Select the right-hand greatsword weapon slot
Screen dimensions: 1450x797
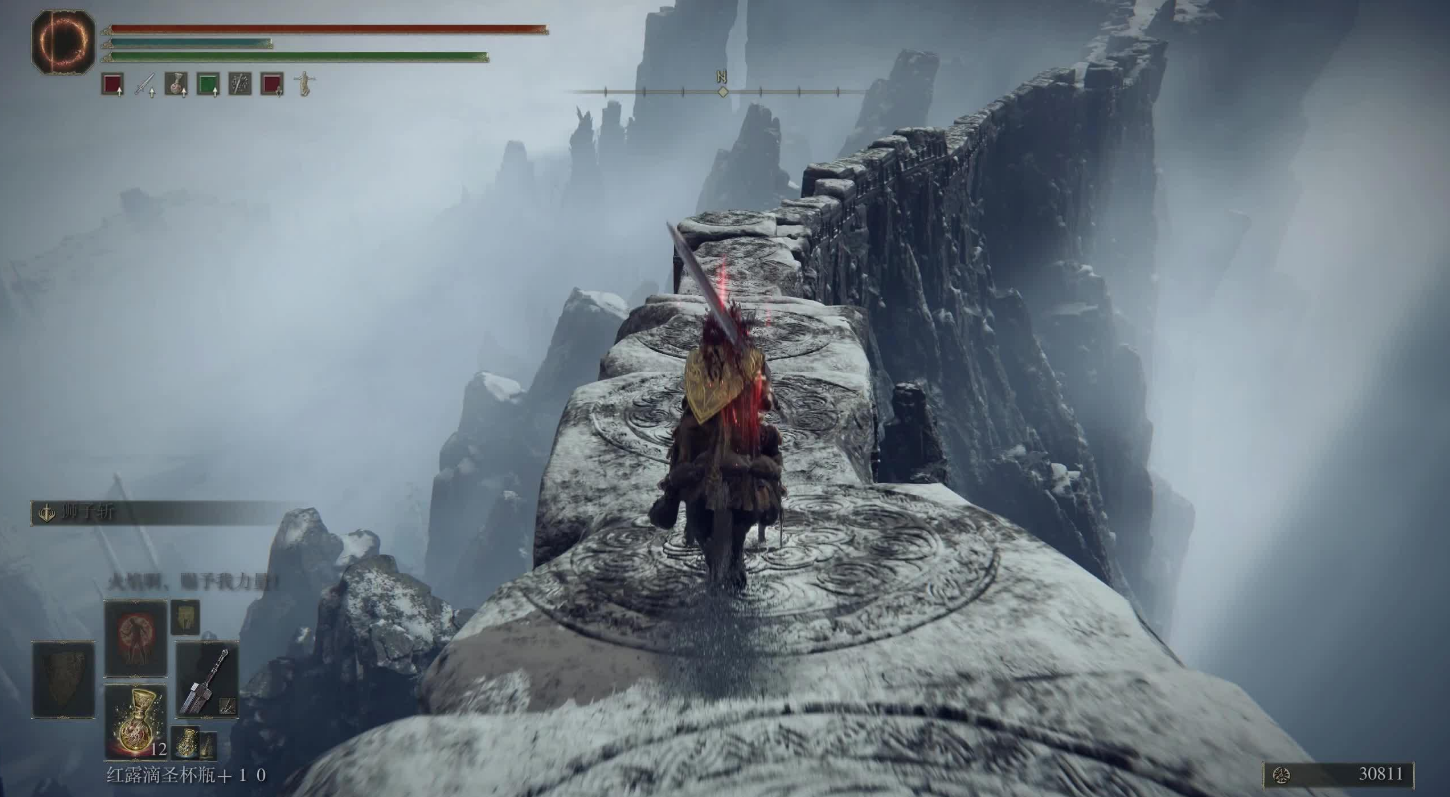coord(207,680)
